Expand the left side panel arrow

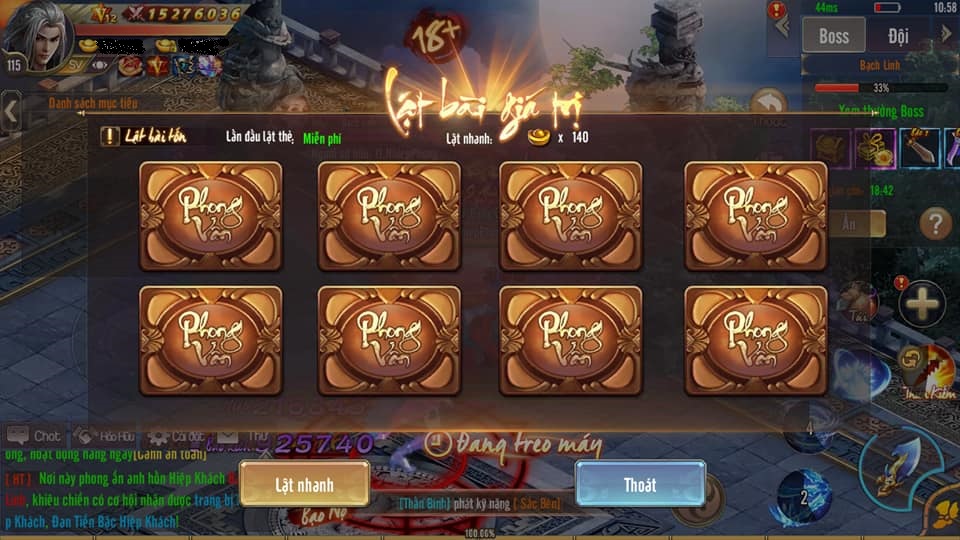point(11,111)
